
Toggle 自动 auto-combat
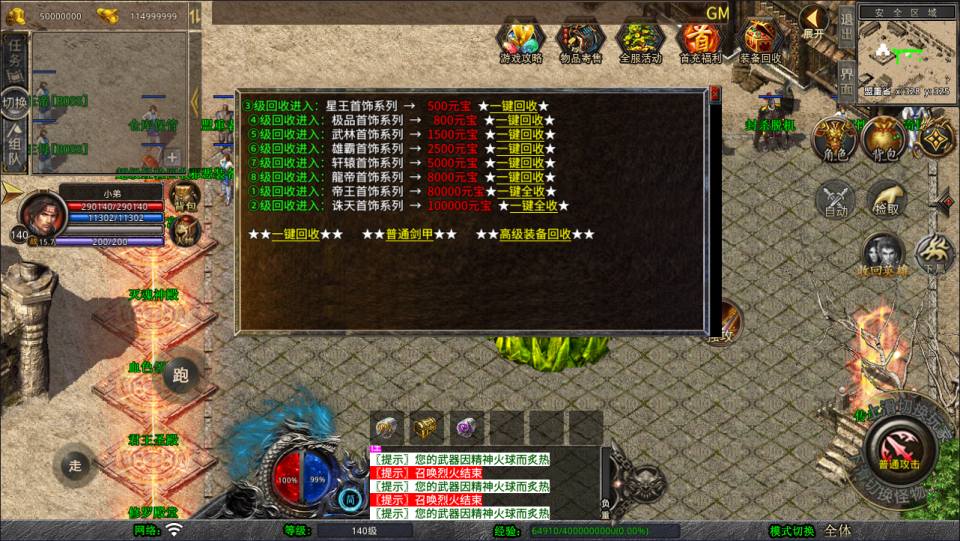click(836, 198)
